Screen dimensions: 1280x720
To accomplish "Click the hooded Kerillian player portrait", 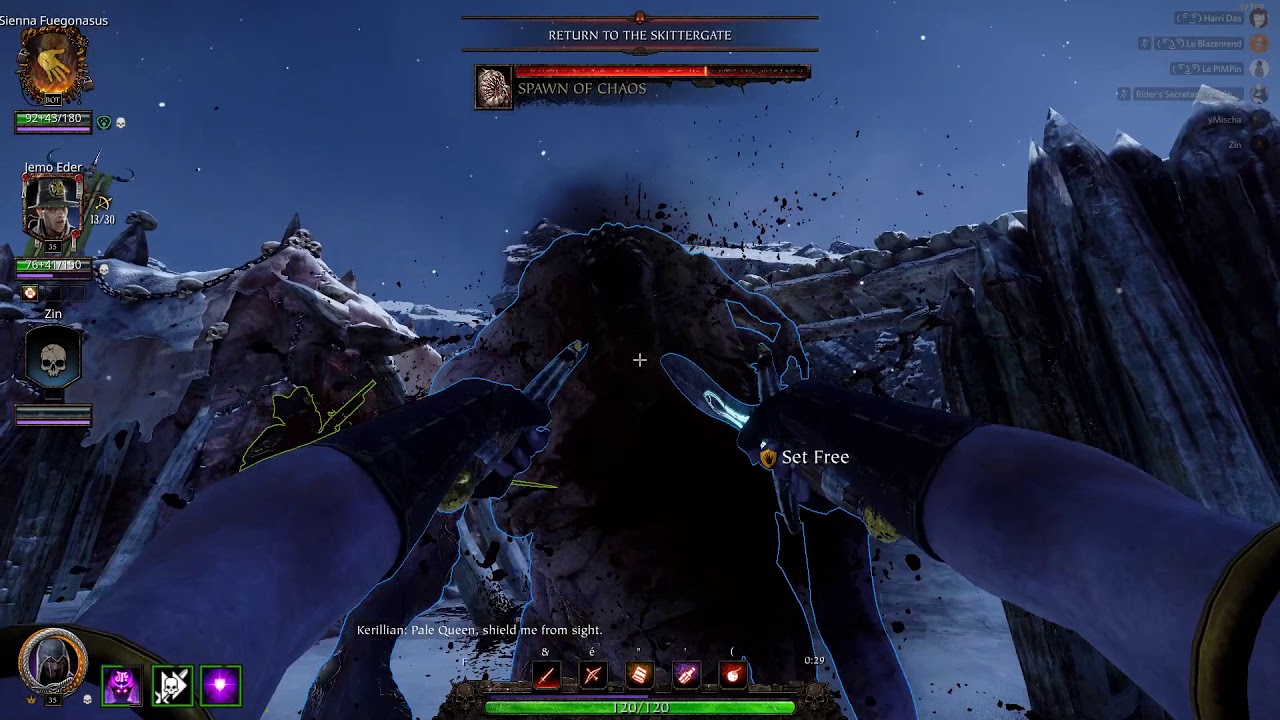I will (53, 662).
